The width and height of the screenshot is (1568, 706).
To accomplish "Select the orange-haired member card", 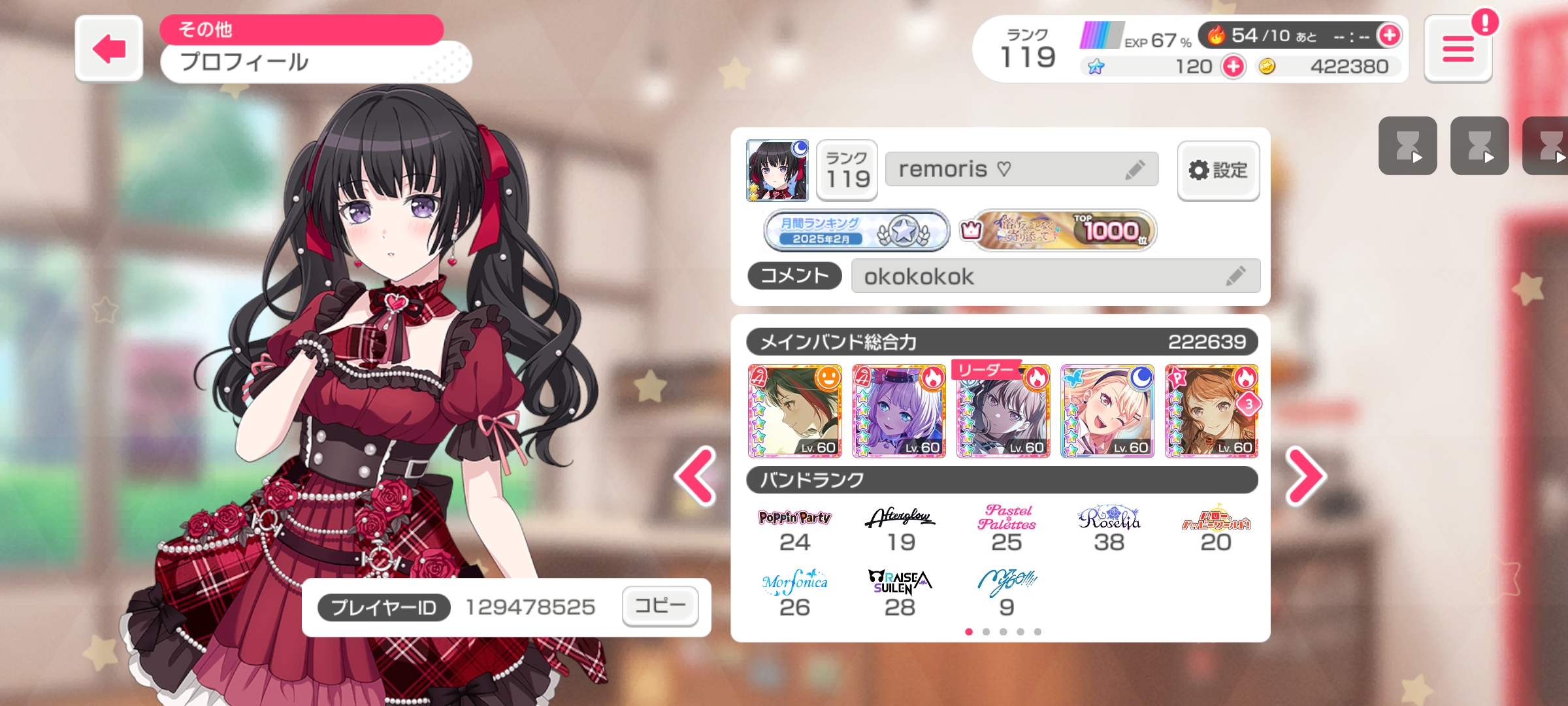I will click(x=1211, y=411).
